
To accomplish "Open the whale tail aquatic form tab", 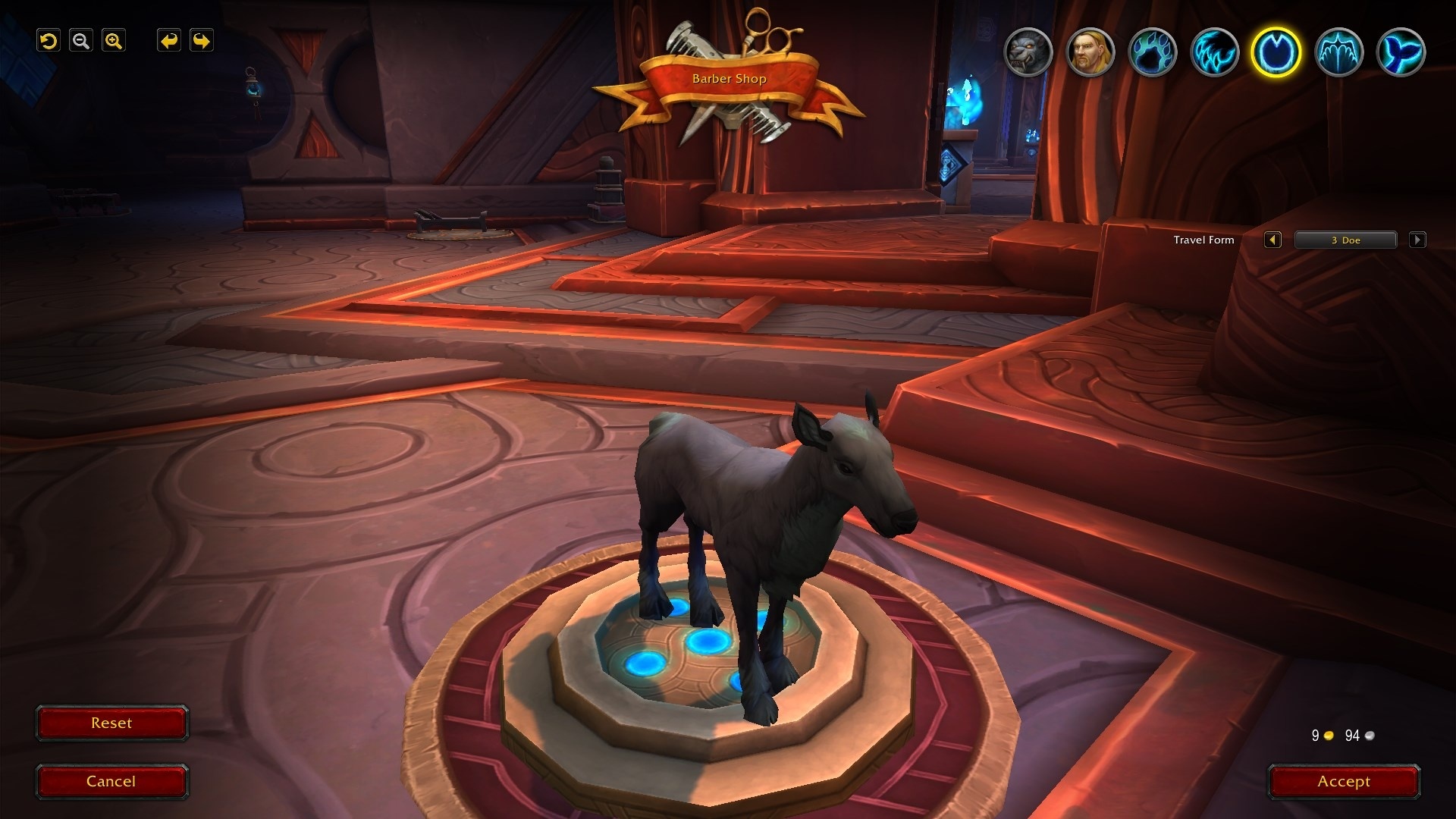I will coord(1401,52).
